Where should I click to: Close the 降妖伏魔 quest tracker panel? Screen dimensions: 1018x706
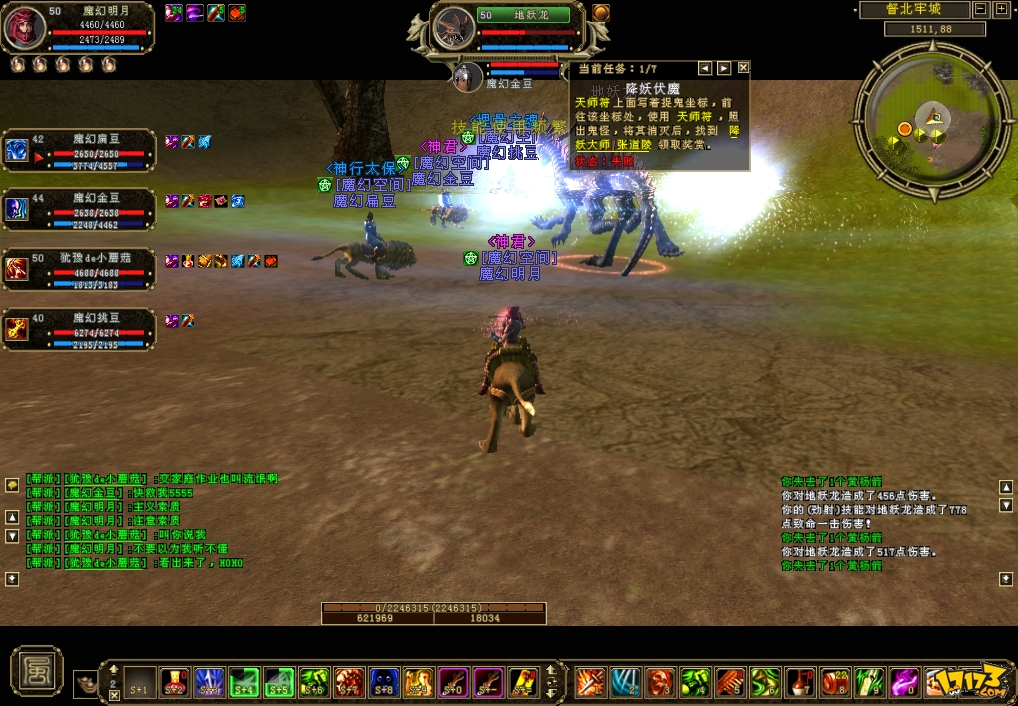point(743,68)
